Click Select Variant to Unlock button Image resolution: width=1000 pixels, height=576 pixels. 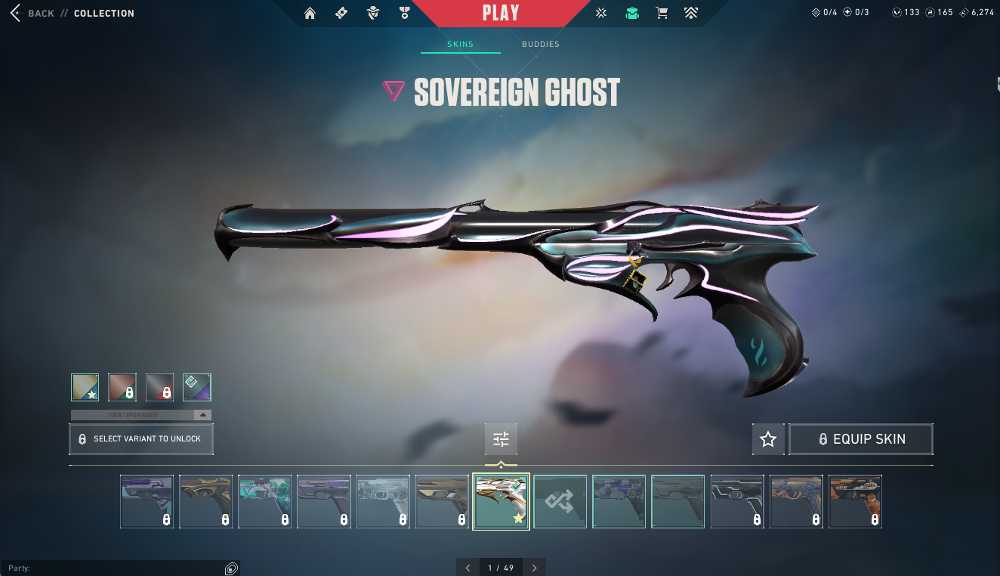click(x=141, y=439)
